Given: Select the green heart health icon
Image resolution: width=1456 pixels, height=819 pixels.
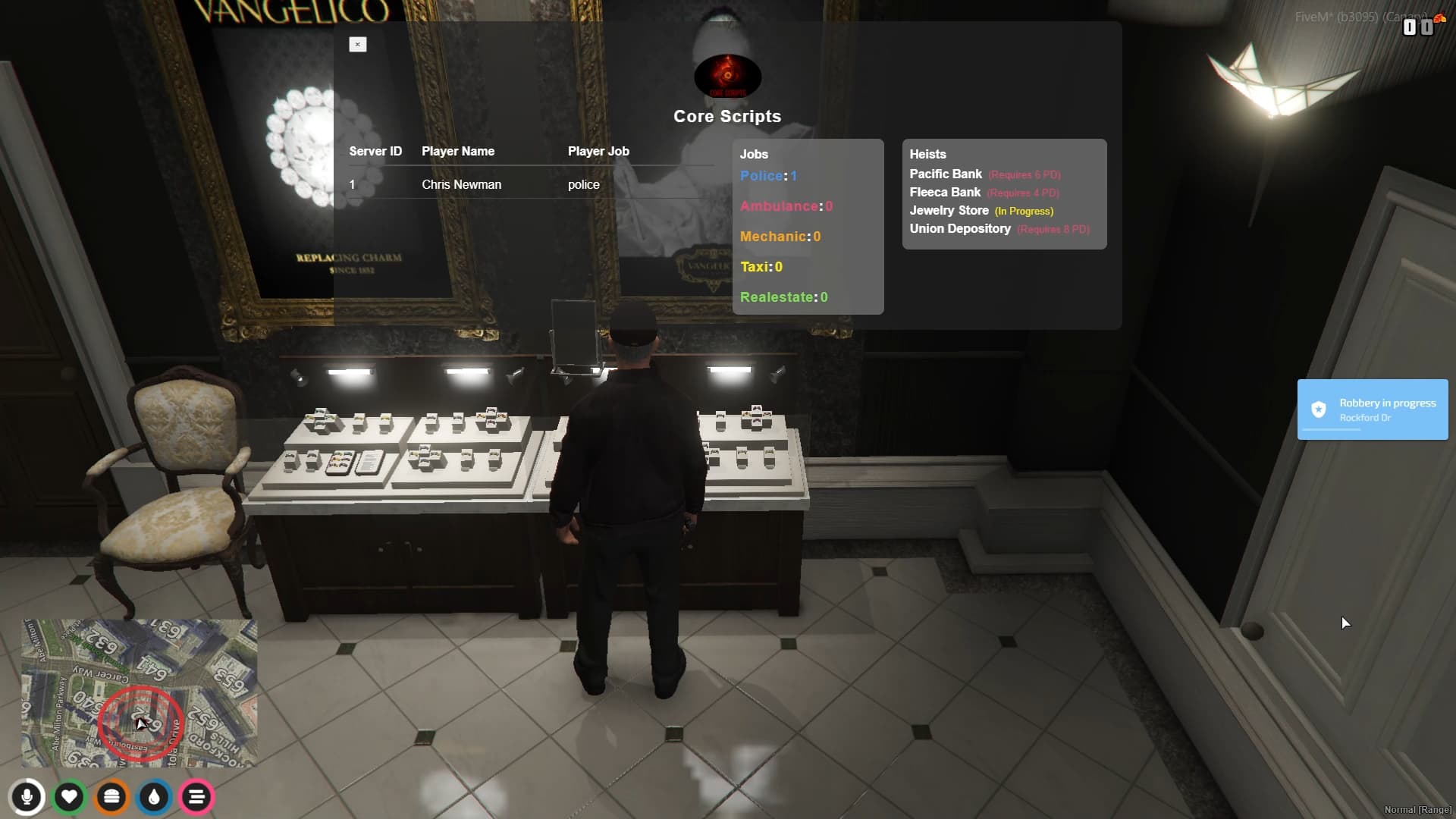Looking at the screenshot, I should point(69,797).
